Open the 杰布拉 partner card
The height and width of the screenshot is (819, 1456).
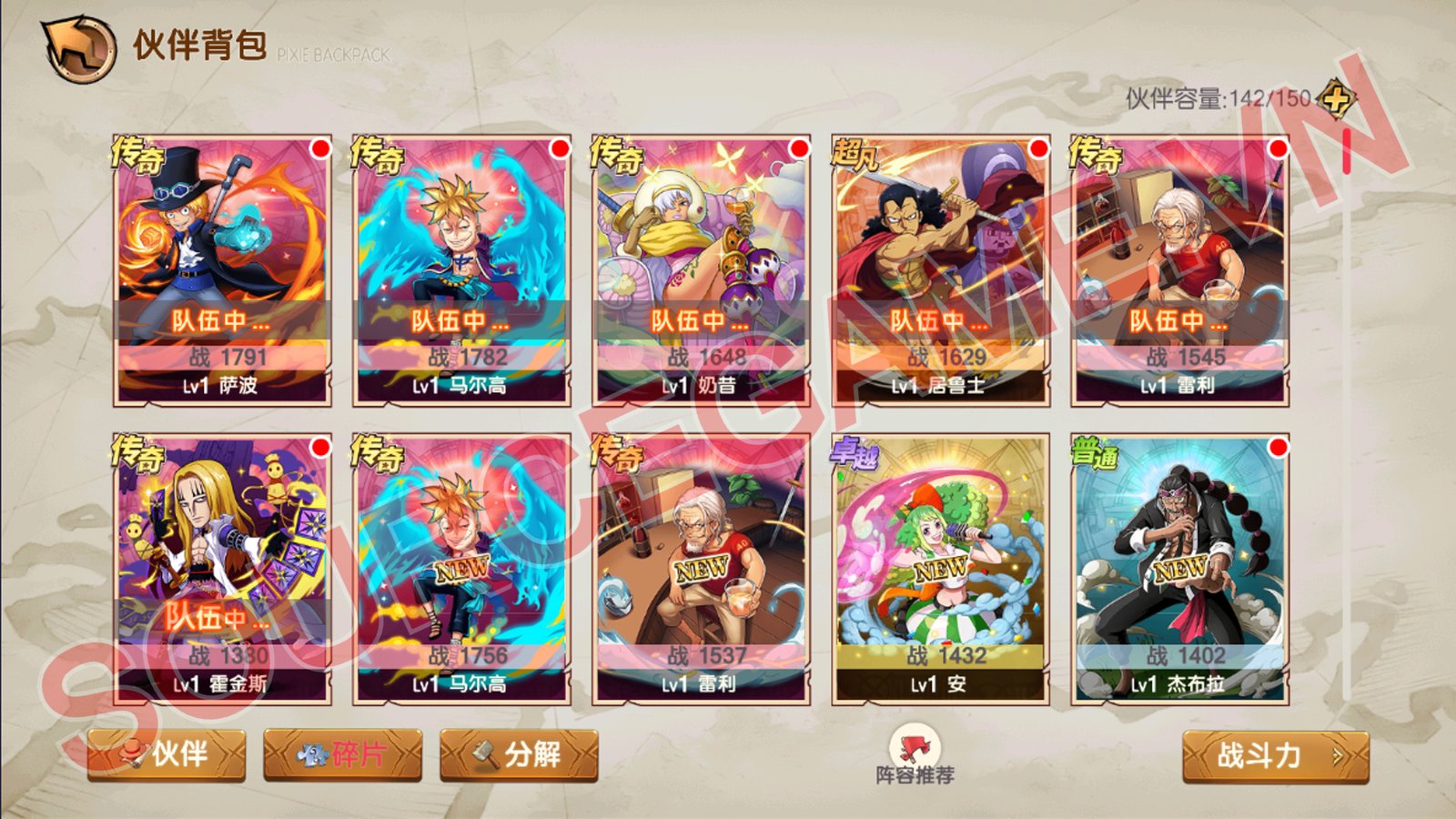coord(1180,569)
